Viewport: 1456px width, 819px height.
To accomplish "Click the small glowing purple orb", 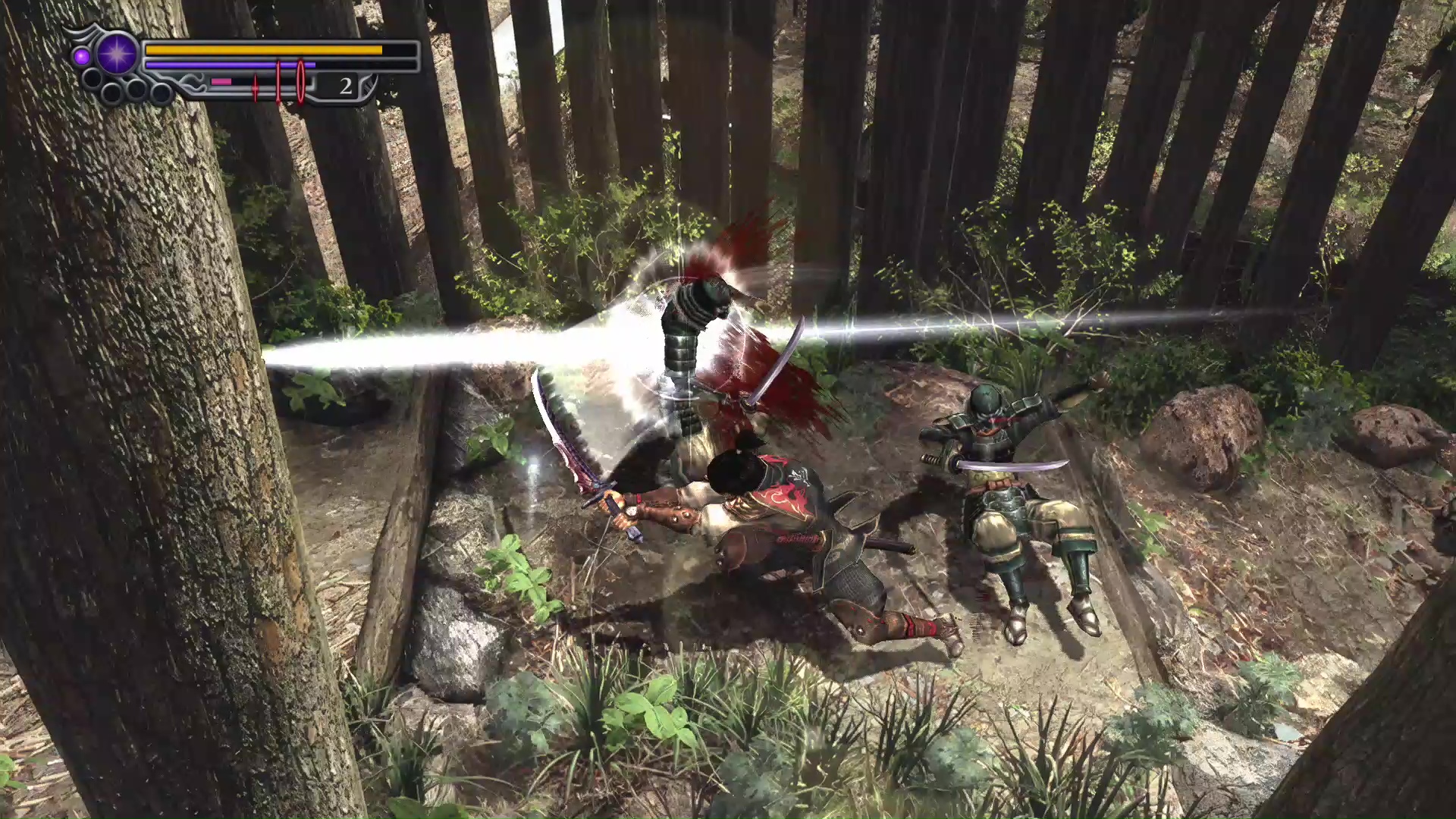I will 82,57.
